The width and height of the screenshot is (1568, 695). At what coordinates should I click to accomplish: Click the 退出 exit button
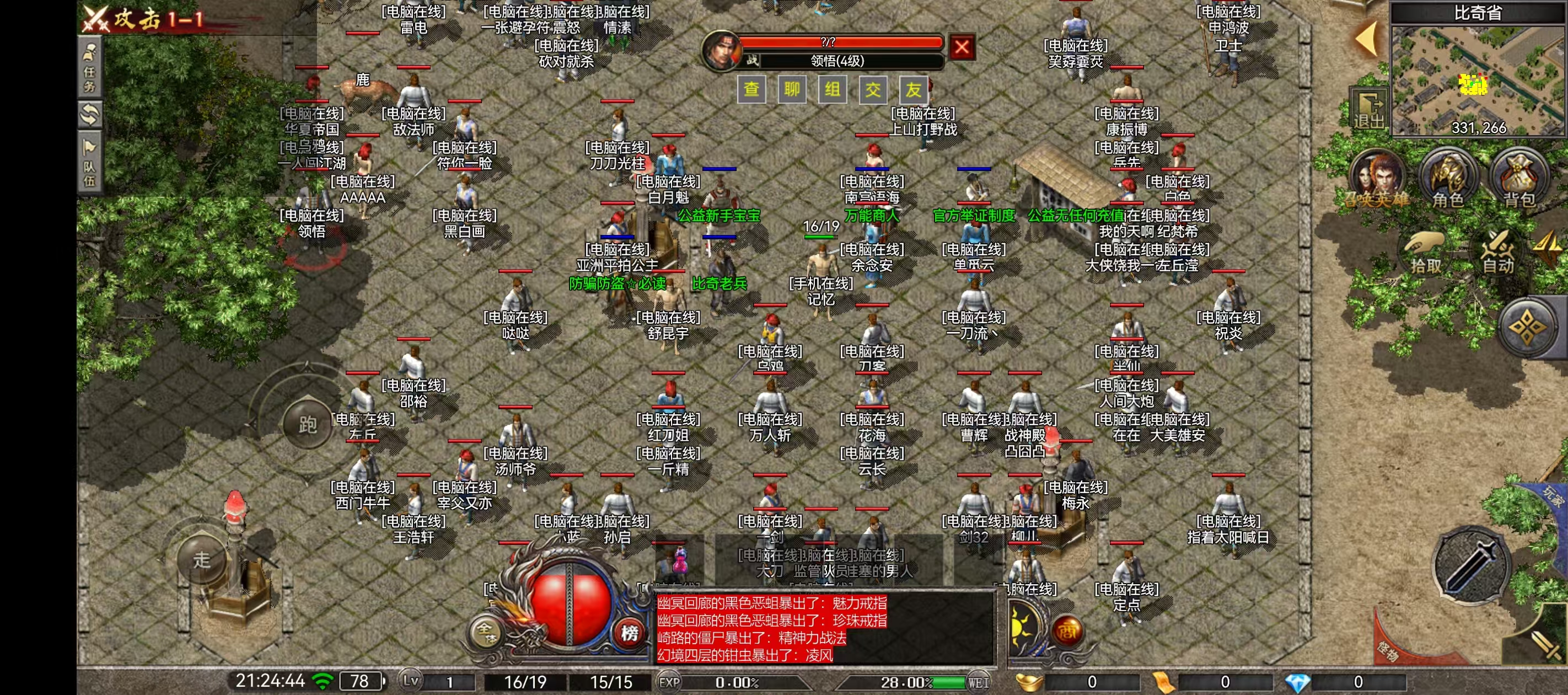[x=1368, y=111]
